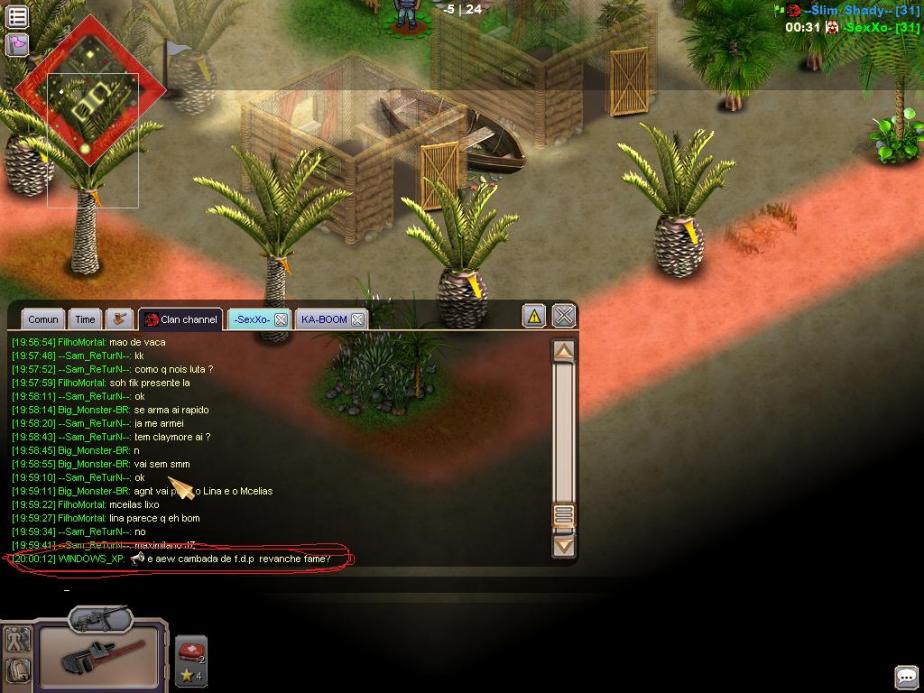Switch to the Comun chat tab
The image size is (924, 693).
(x=43, y=319)
